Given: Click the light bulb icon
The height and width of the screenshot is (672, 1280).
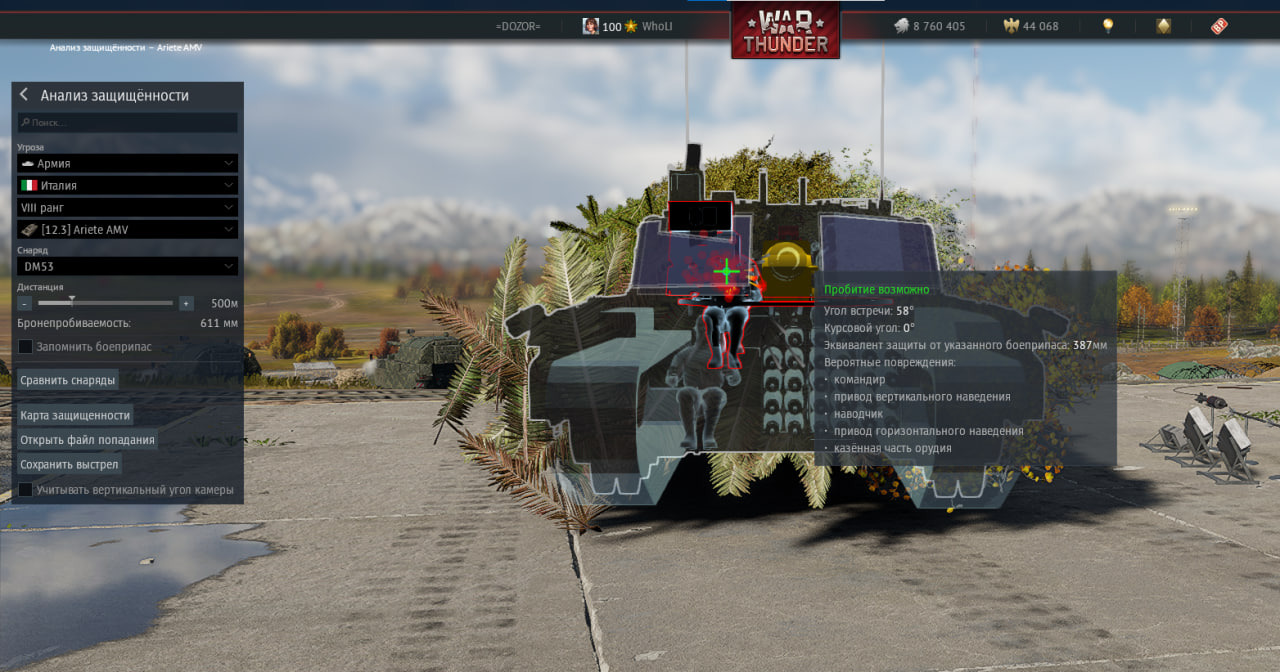Looking at the screenshot, I should coord(1108,26).
